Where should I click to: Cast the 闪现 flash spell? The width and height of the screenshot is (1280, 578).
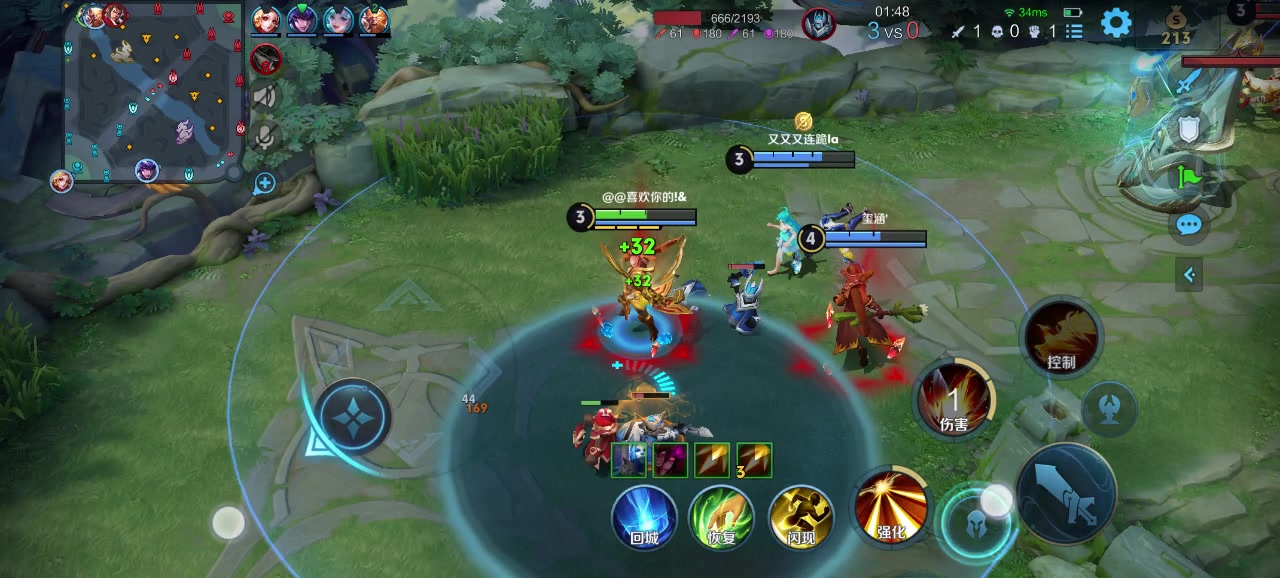pos(800,517)
